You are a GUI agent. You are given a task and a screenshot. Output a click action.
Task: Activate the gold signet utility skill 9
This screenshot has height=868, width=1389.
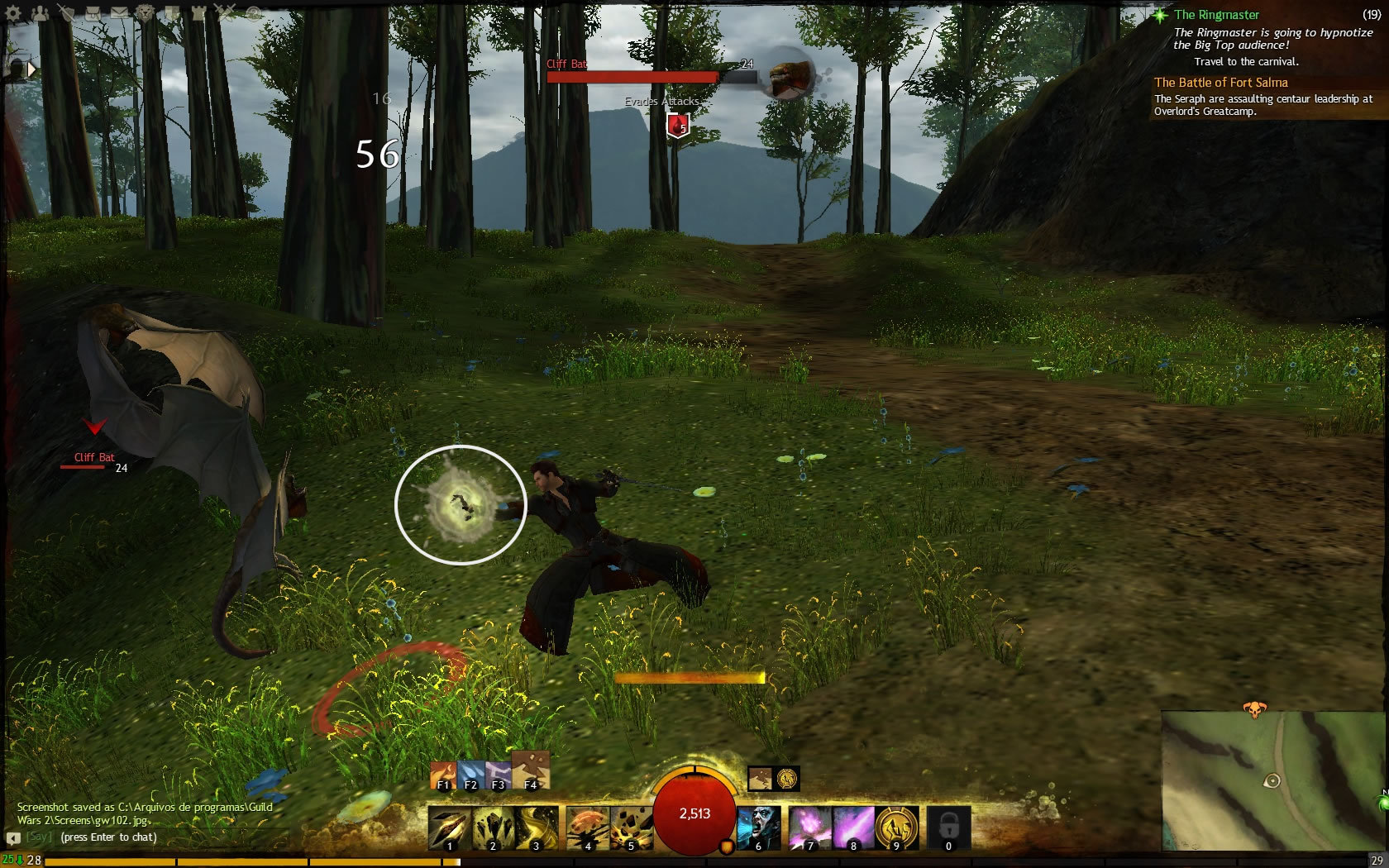point(896,828)
